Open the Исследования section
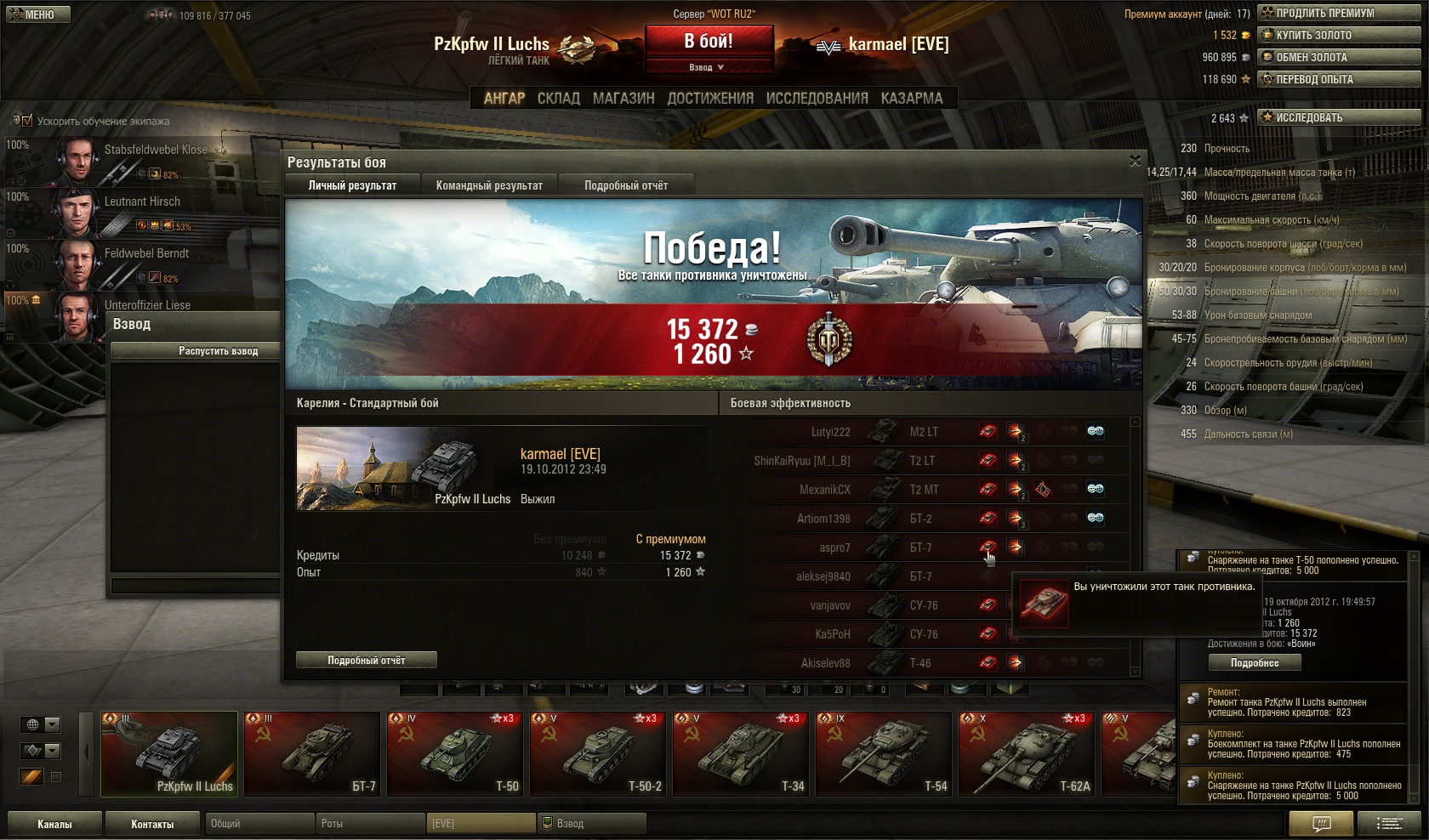The height and width of the screenshot is (840, 1429). click(817, 99)
